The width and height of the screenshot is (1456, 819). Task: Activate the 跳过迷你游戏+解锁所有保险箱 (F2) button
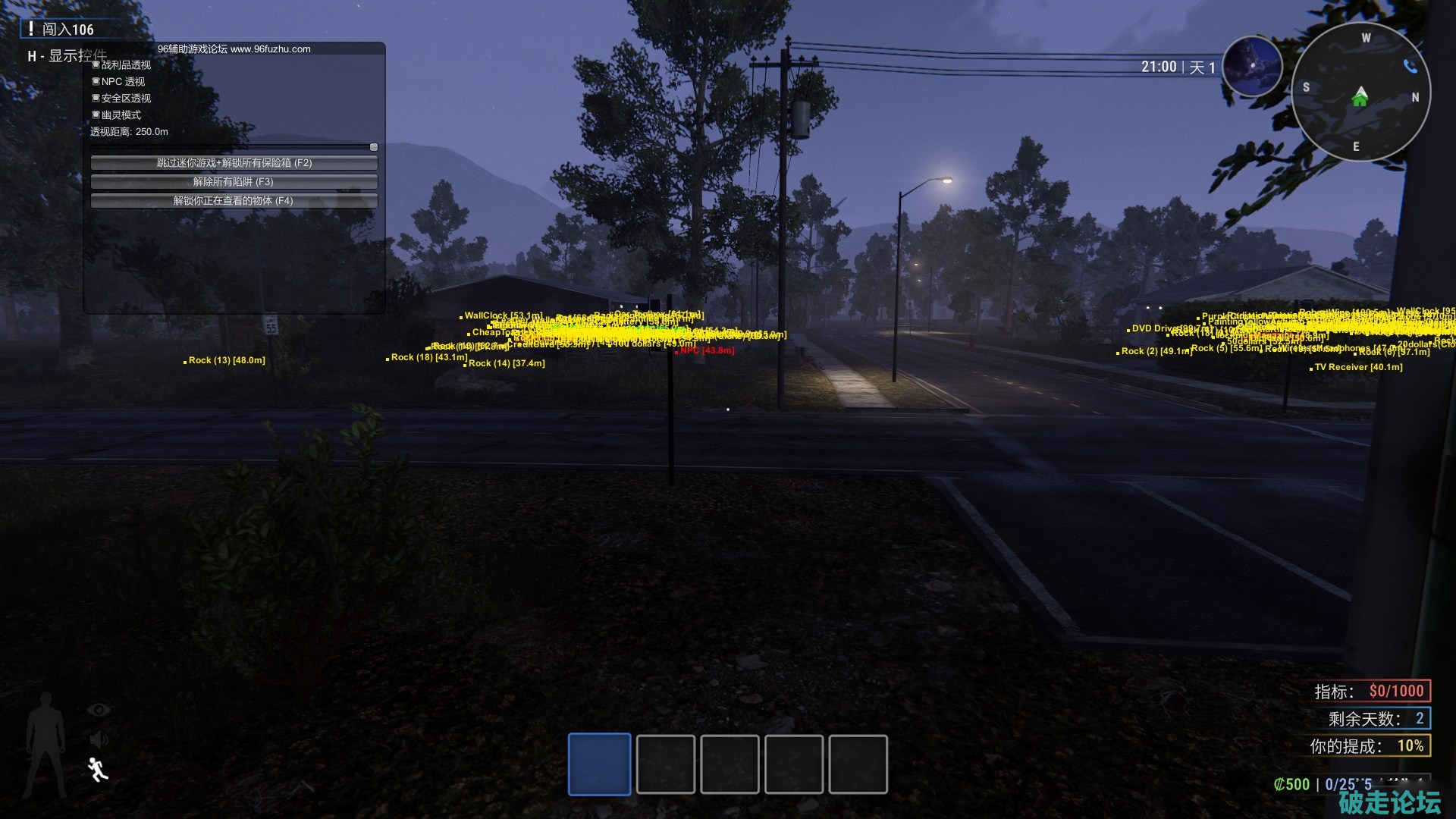234,163
